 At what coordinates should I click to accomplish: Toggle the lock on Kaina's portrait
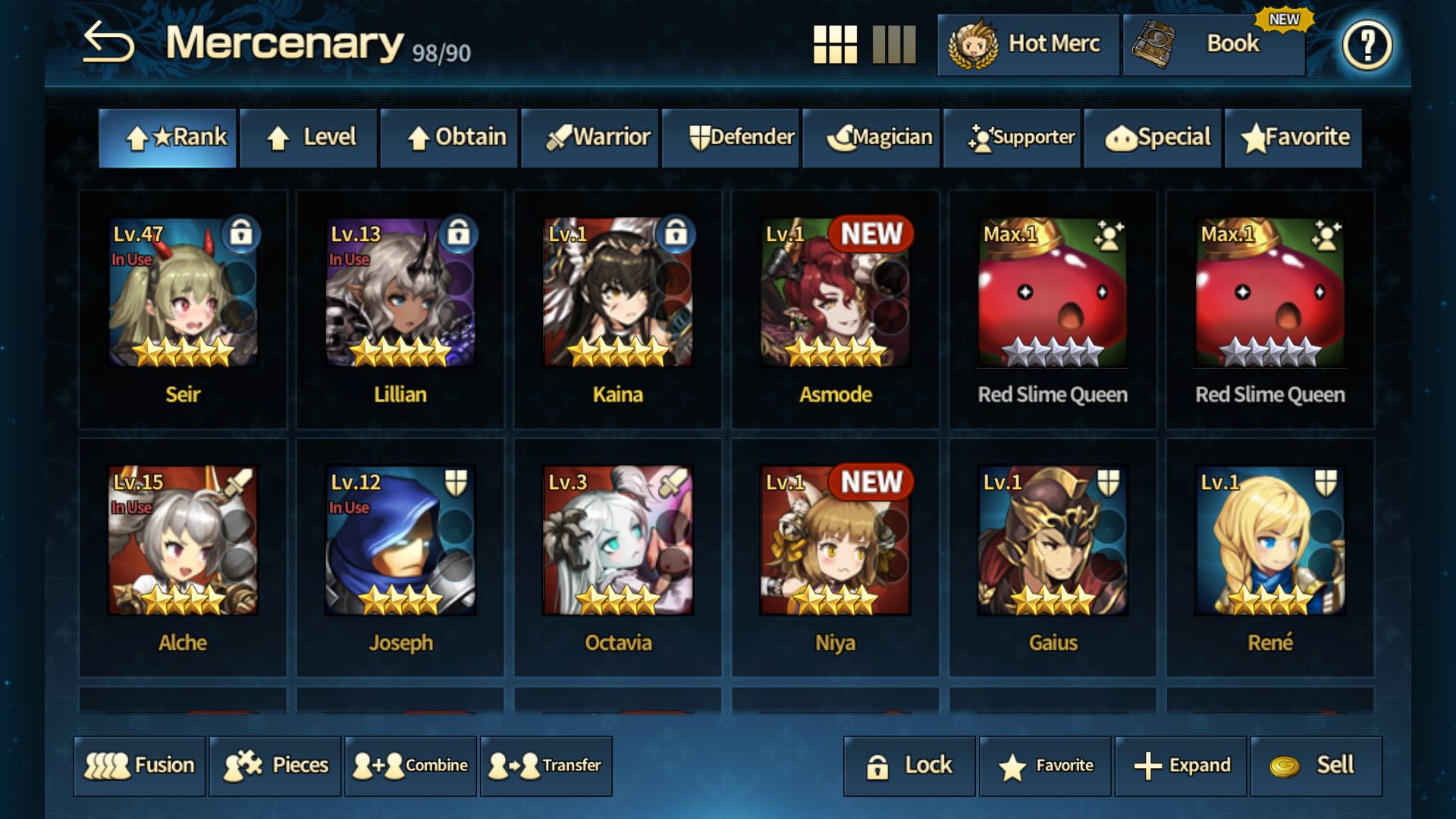point(678,235)
